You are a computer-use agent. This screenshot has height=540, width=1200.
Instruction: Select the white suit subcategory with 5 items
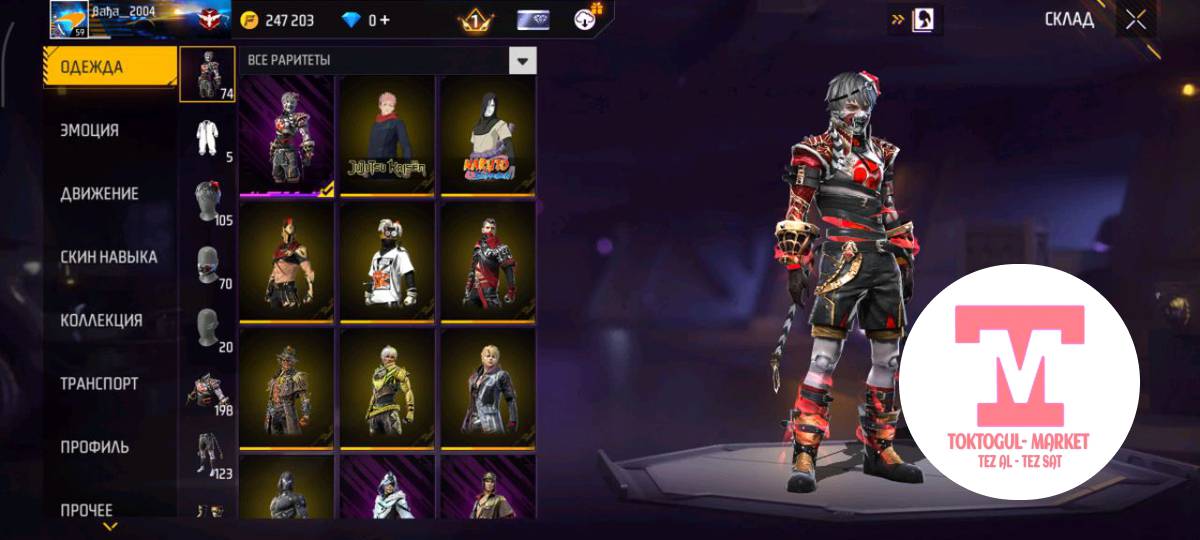[x=208, y=138]
